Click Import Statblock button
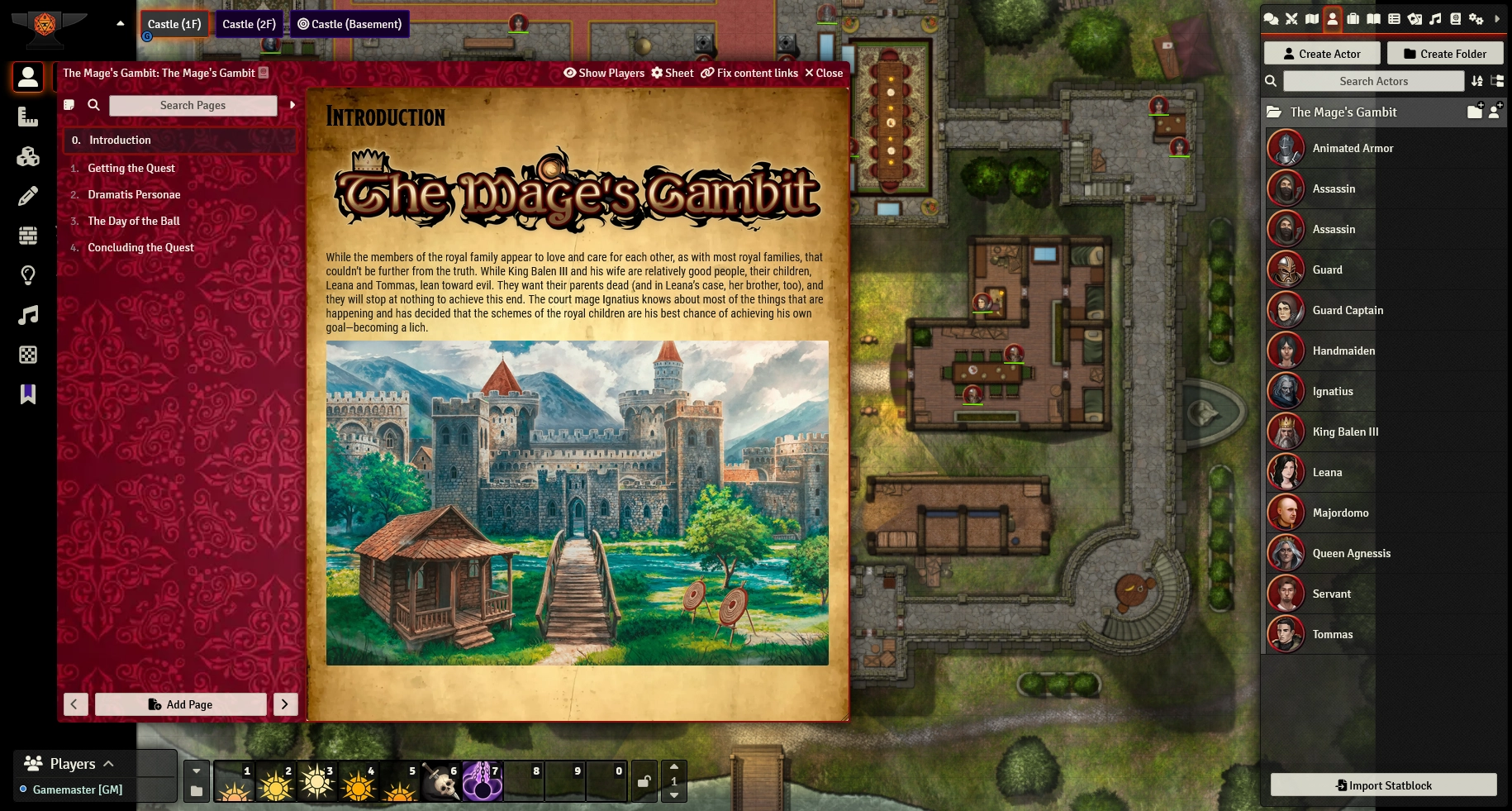This screenshot has height=811, width=1512. coord(1383,785)
